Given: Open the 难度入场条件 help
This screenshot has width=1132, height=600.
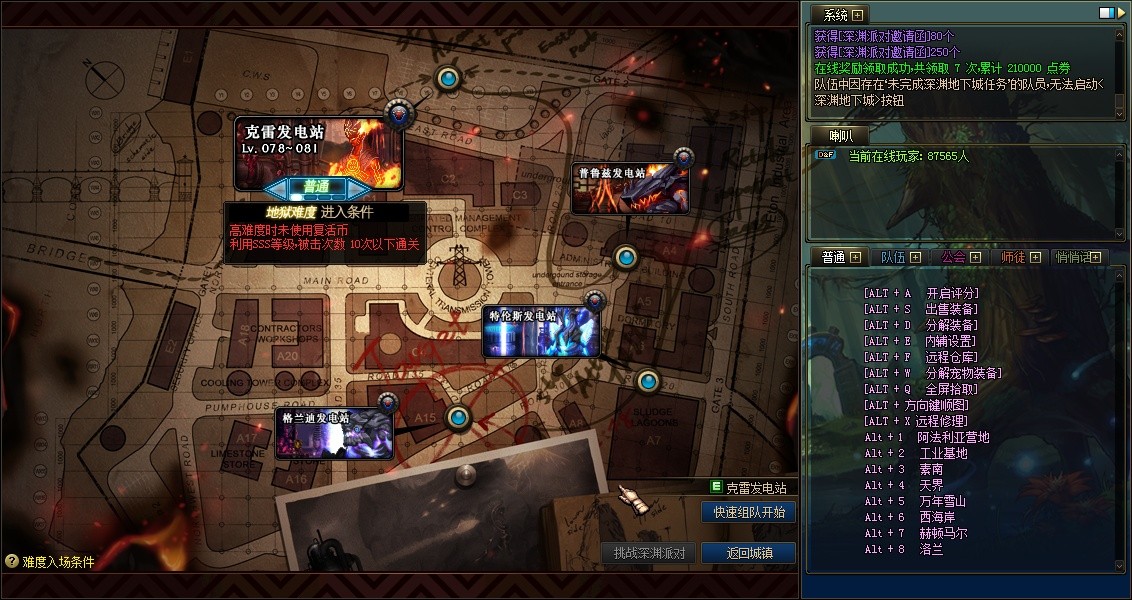Looking at the screenshot, I should click(50, 562).
